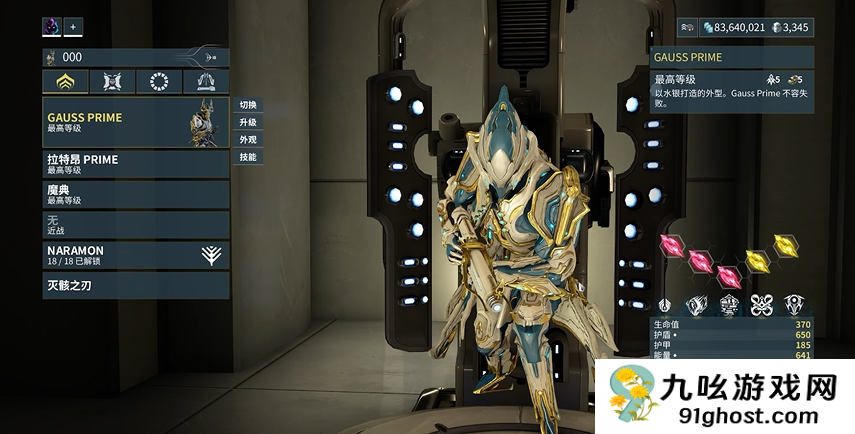The image size is (855, 434).
Task: Open the 升级 upgrade menu
Action: coord(248,122)
